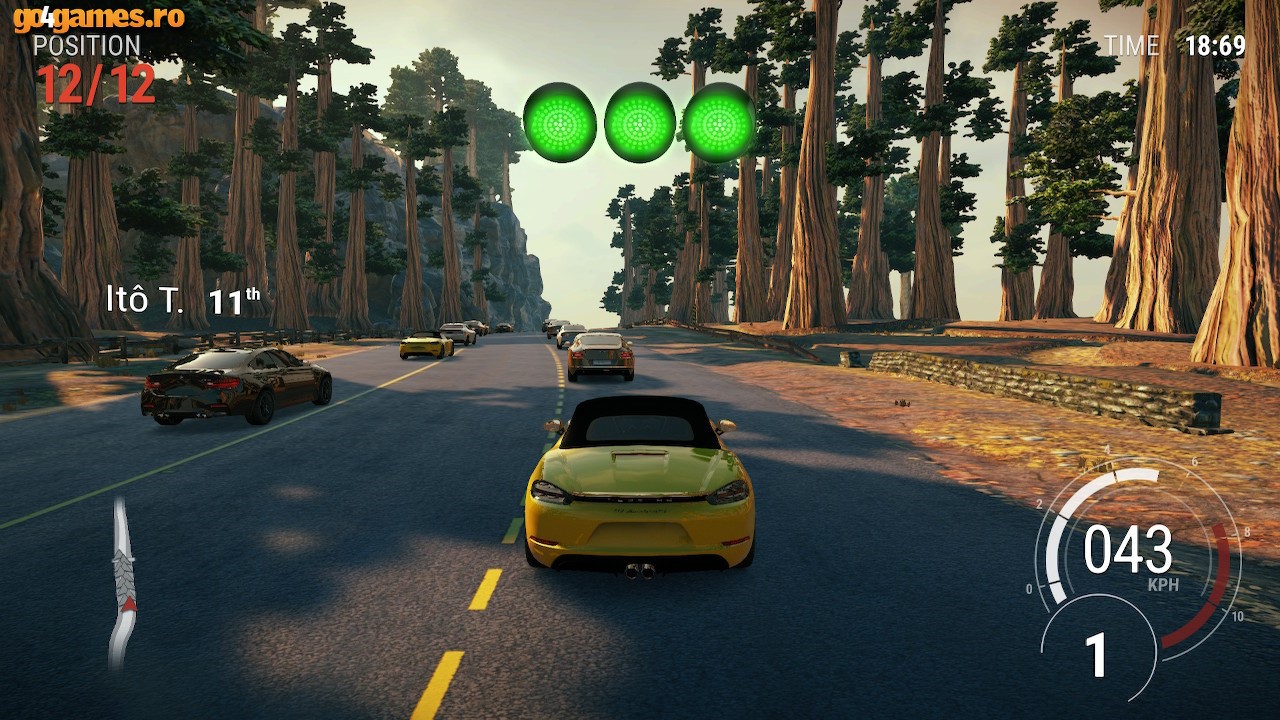Click the track route minimap
1280x720 pixels.
[122, 583]
